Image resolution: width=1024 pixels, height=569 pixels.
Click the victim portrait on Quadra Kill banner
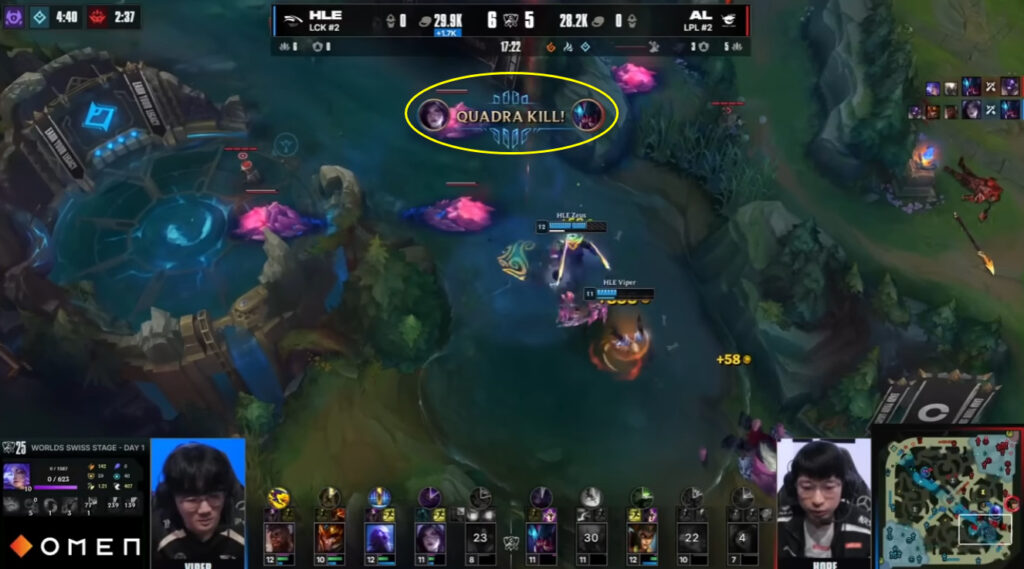587,115
